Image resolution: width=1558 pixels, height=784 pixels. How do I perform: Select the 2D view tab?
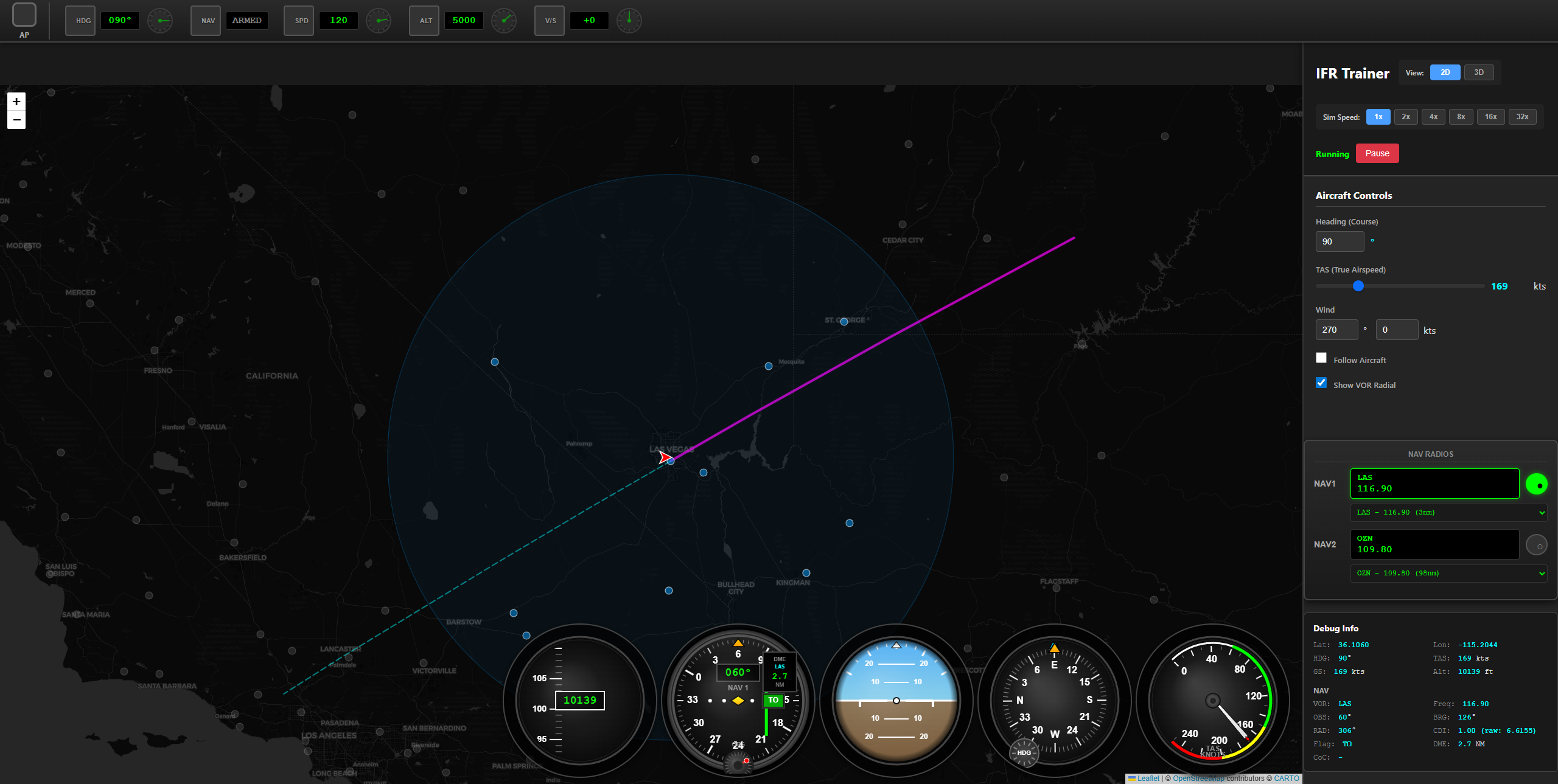coord(1445,72)
